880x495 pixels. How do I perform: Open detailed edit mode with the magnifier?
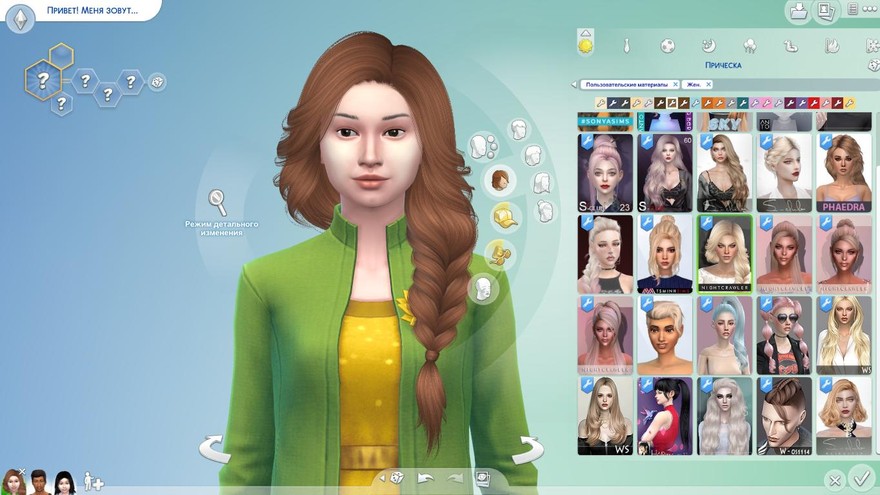pos(217,203)
